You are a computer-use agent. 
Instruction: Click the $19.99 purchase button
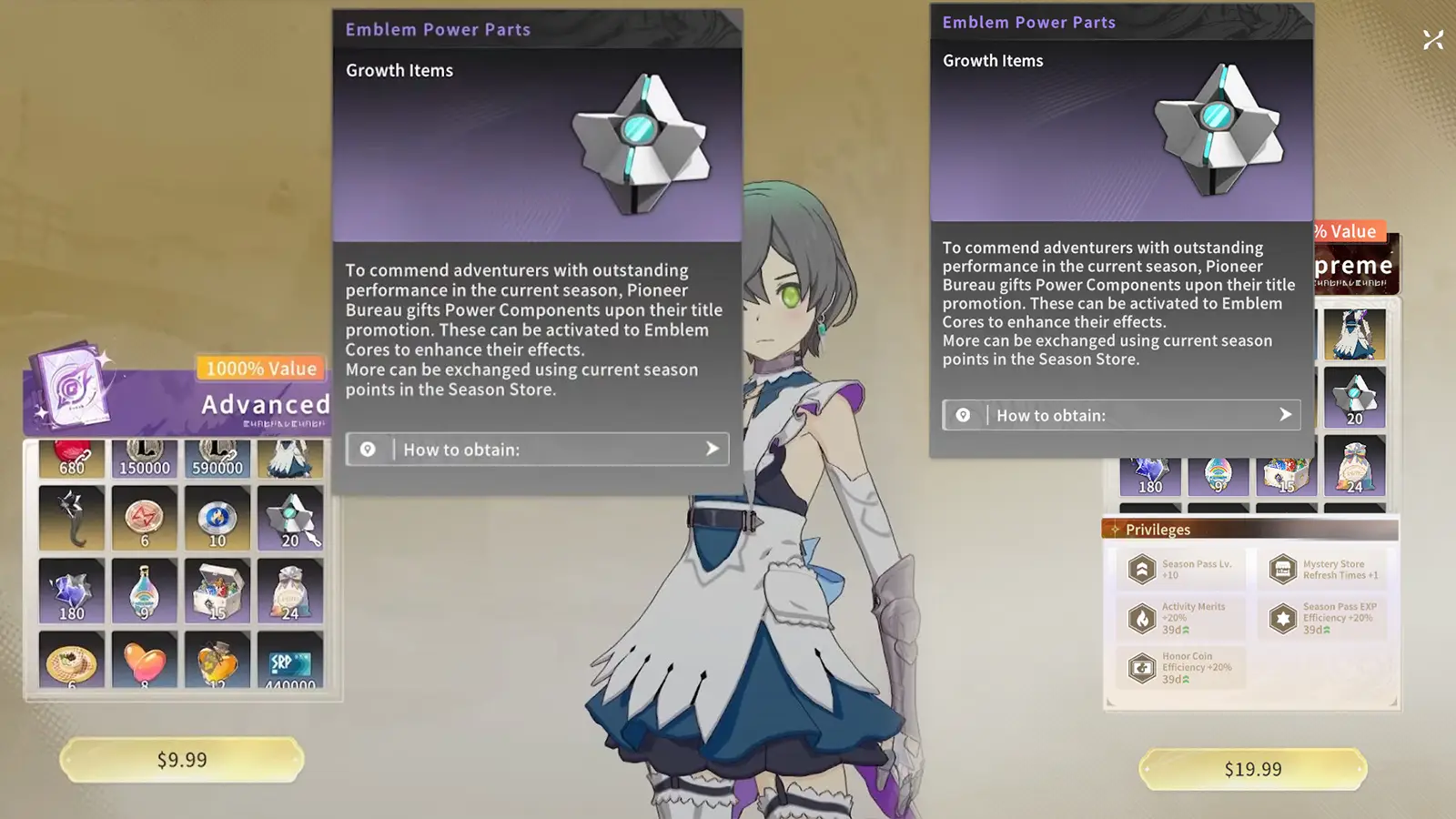pyautogui.click(x=1252, y=768)
